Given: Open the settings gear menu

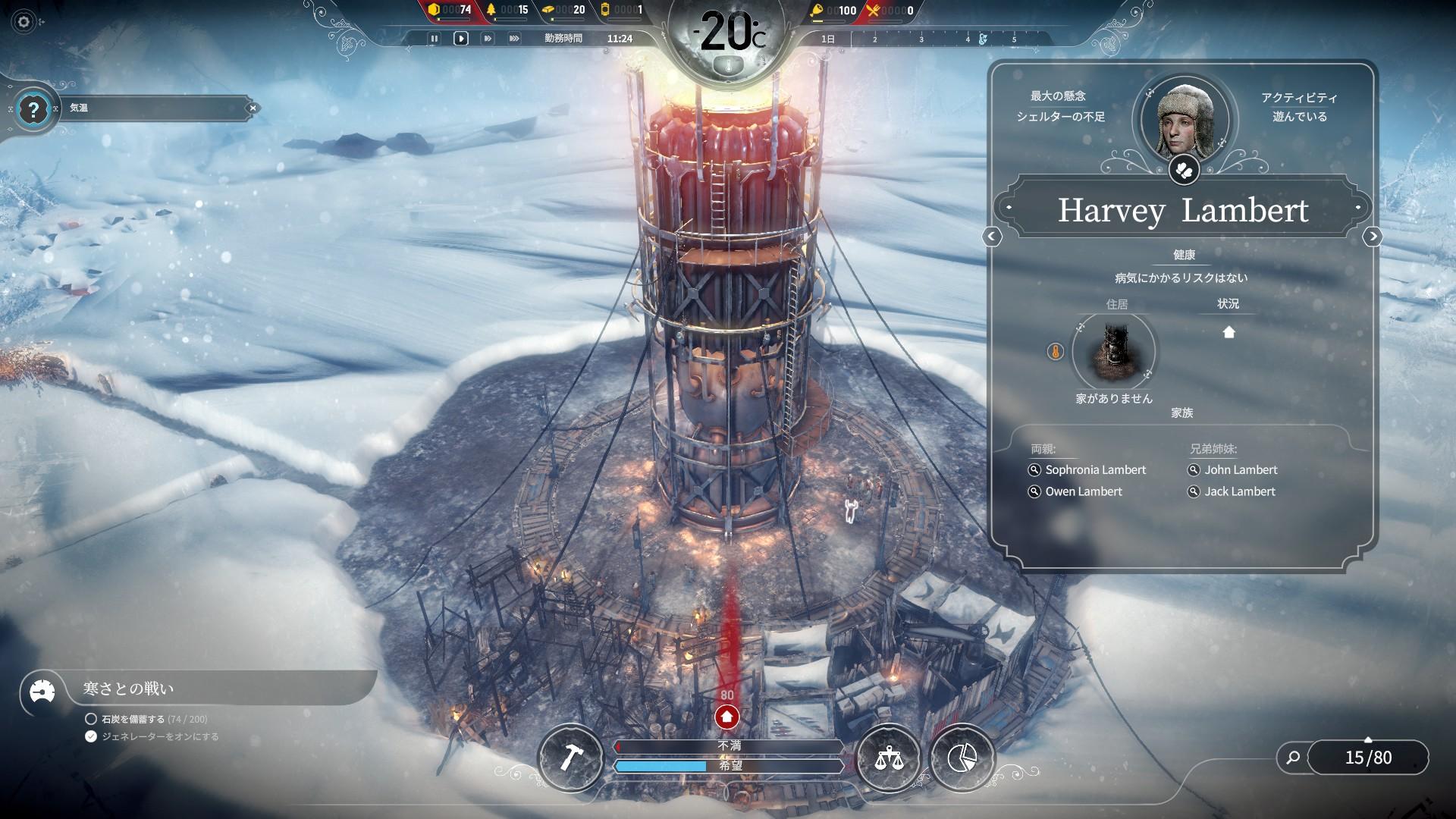Looking at the screenshot, I should point(24,22).
